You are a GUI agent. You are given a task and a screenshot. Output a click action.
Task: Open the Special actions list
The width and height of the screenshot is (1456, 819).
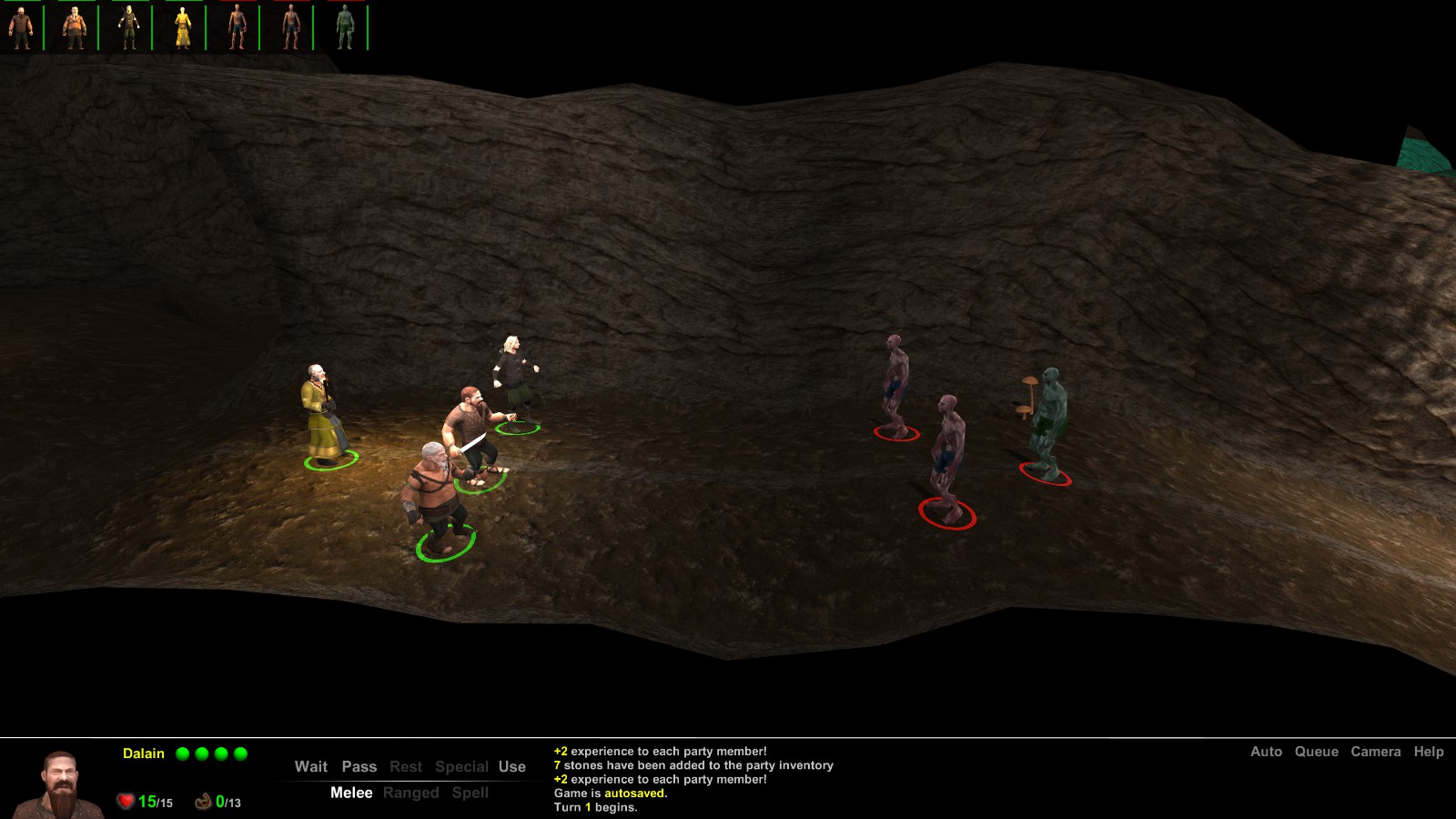(x=460, y=767)
